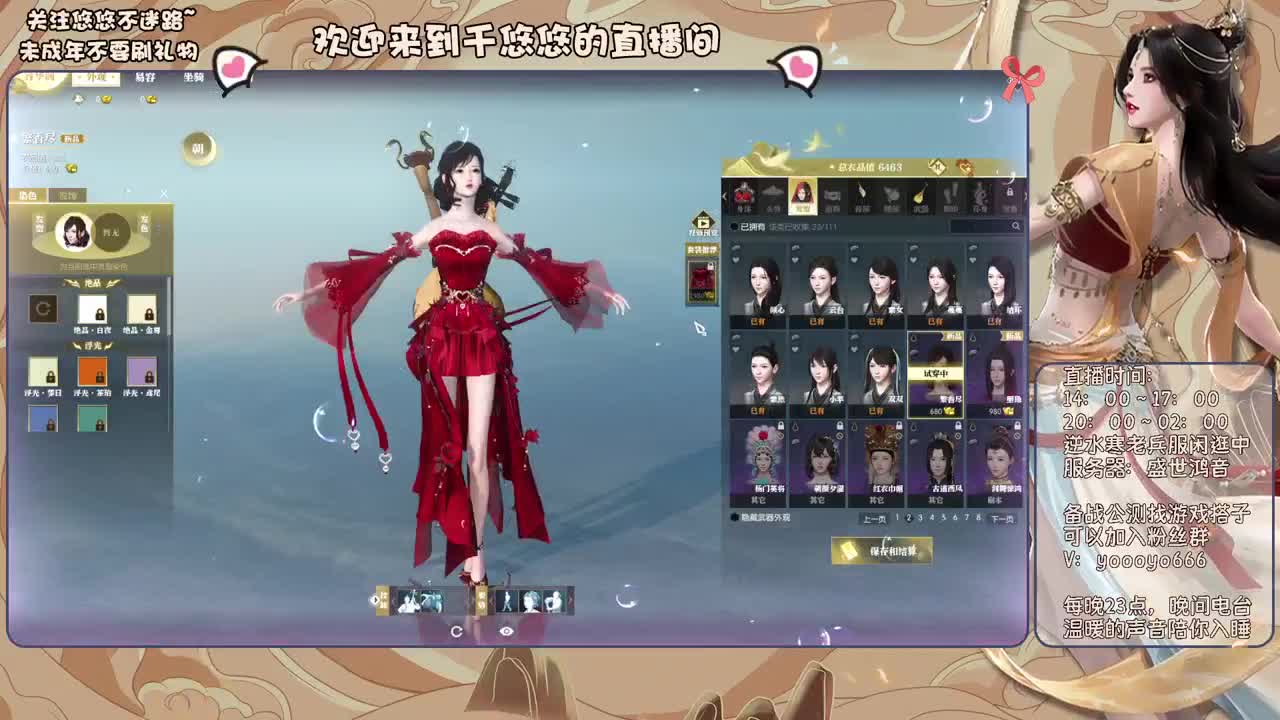The width and height of the screenshot is (1280, 720).
Task: Open the 外观 dropdown at the top
Action: (x=97, y=76)
